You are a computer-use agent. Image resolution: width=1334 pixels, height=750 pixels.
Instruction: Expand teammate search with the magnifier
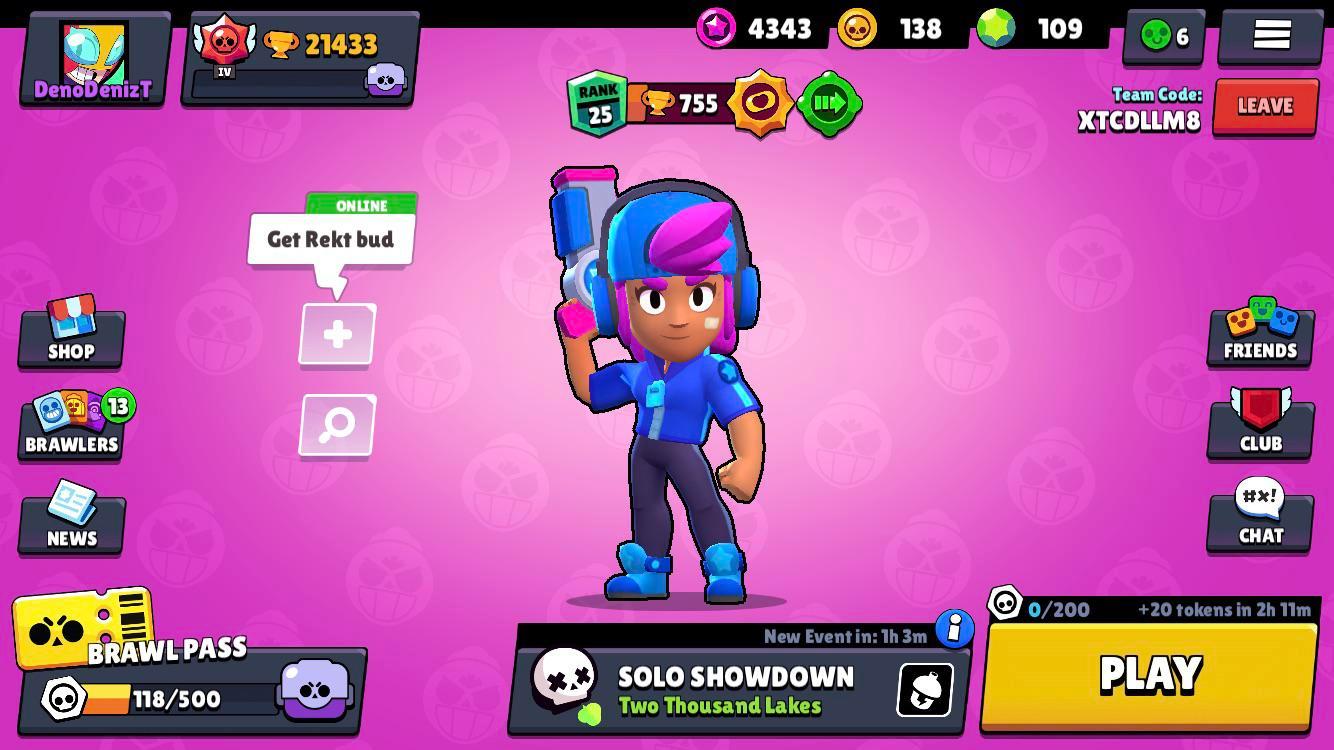coord(336,424)
